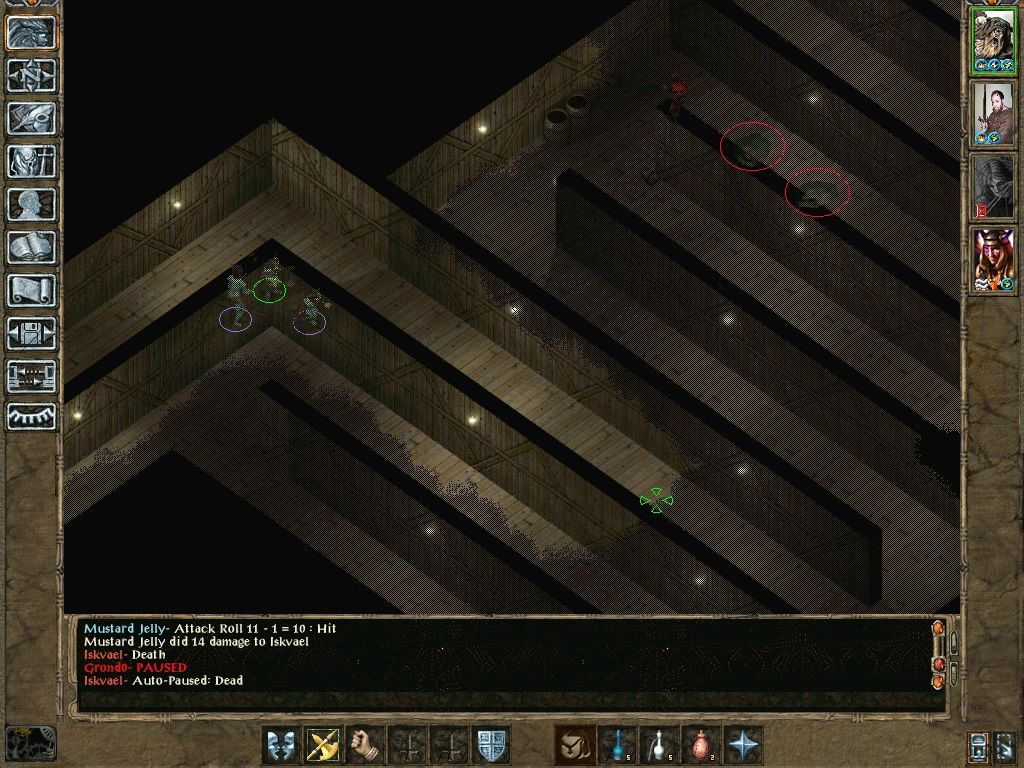This screenshot has width=1024, height=768.
Task: Activate the blue shield defensive button
Action: coord(492,745)
